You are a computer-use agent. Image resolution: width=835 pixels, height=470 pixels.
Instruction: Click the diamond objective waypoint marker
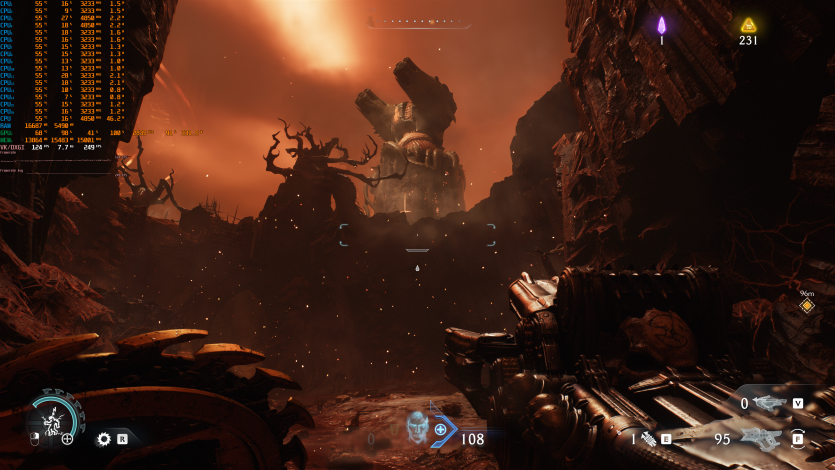pyautogui.click(x=806, y=305)
